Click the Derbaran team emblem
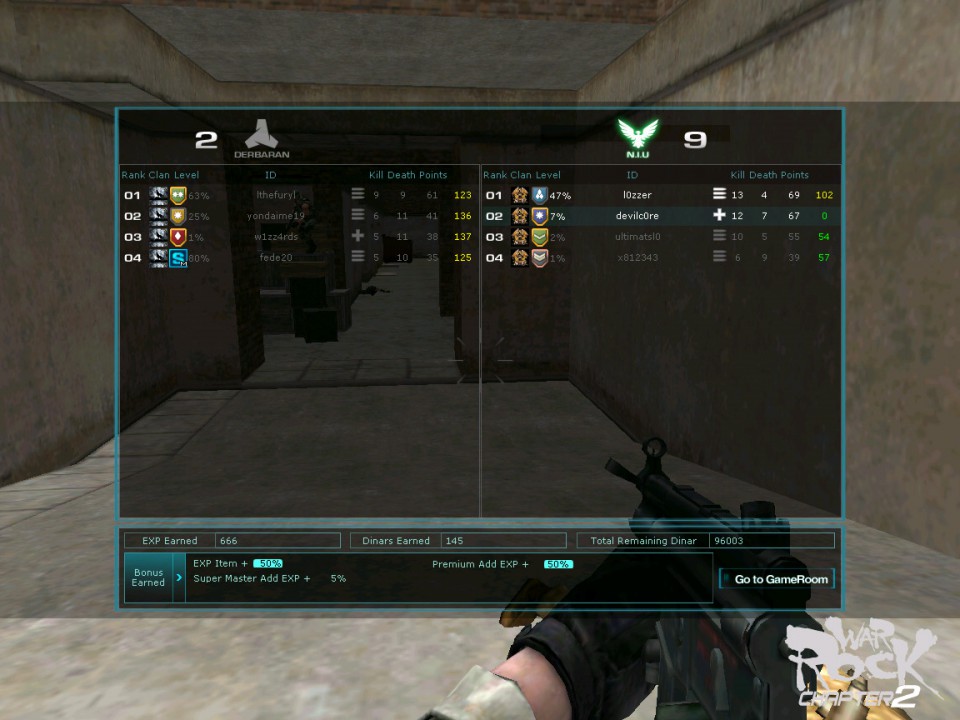This screenshot has width=960, height=720. tap(261, 134)
